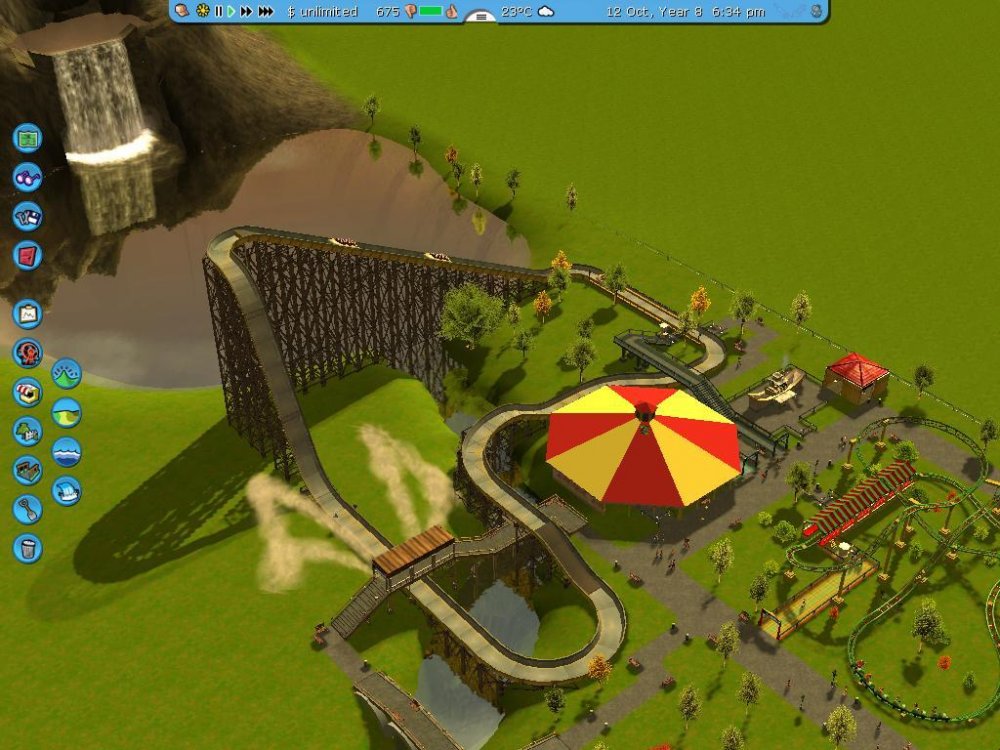
Task: Select the water placement tool
Action: pos(66,451)
